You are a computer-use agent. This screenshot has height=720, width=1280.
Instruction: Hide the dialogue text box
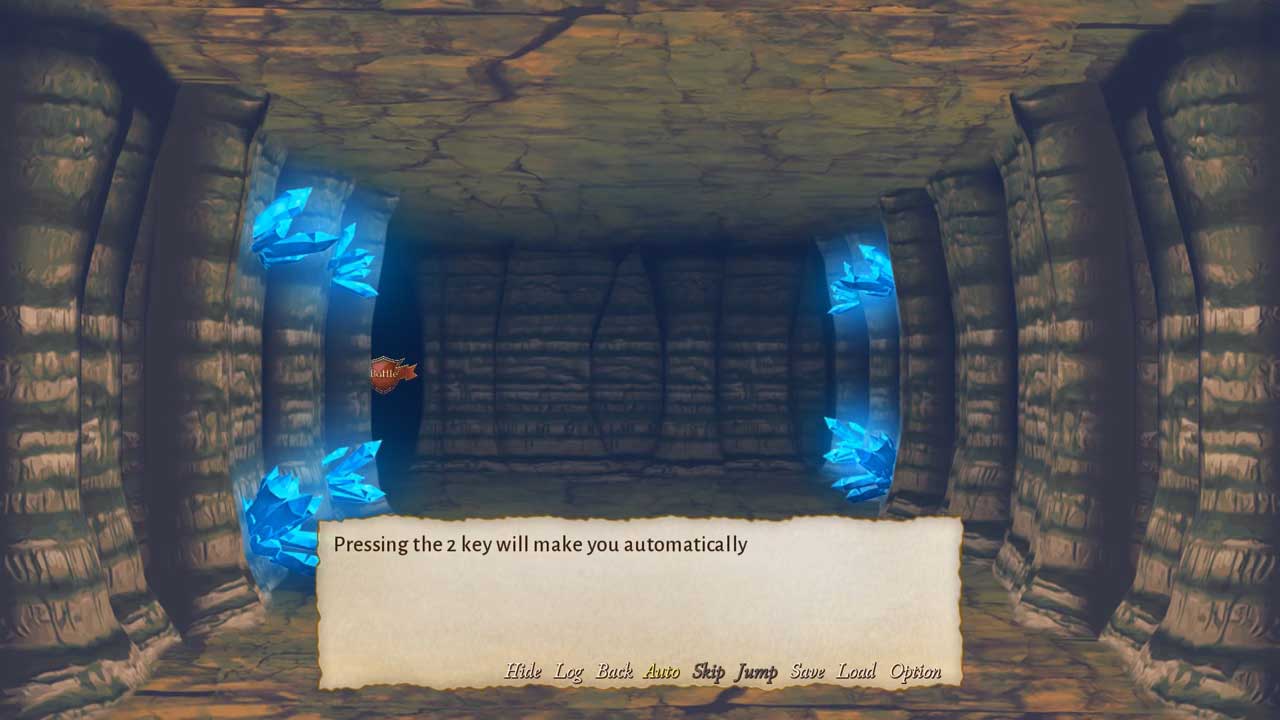[523, 672]
